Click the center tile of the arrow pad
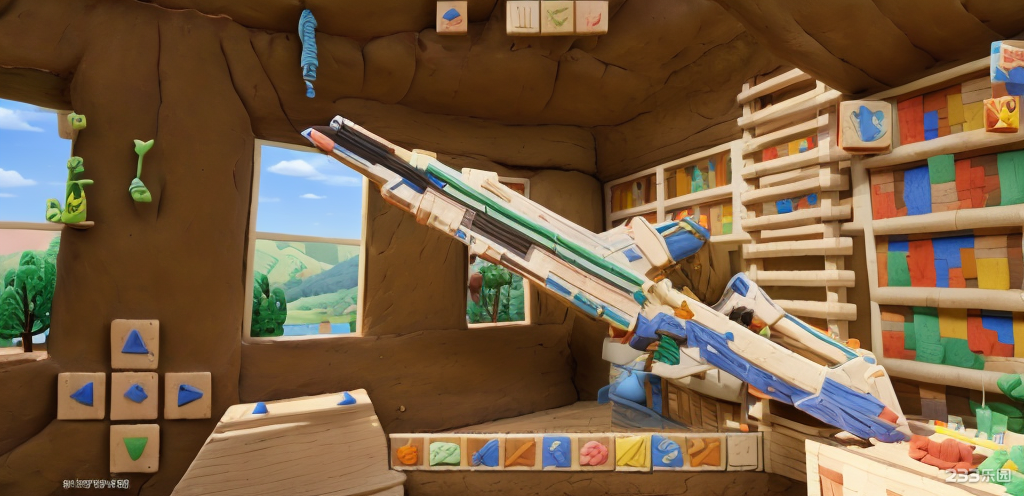The image size is (1024, 496). pos(135,395)
